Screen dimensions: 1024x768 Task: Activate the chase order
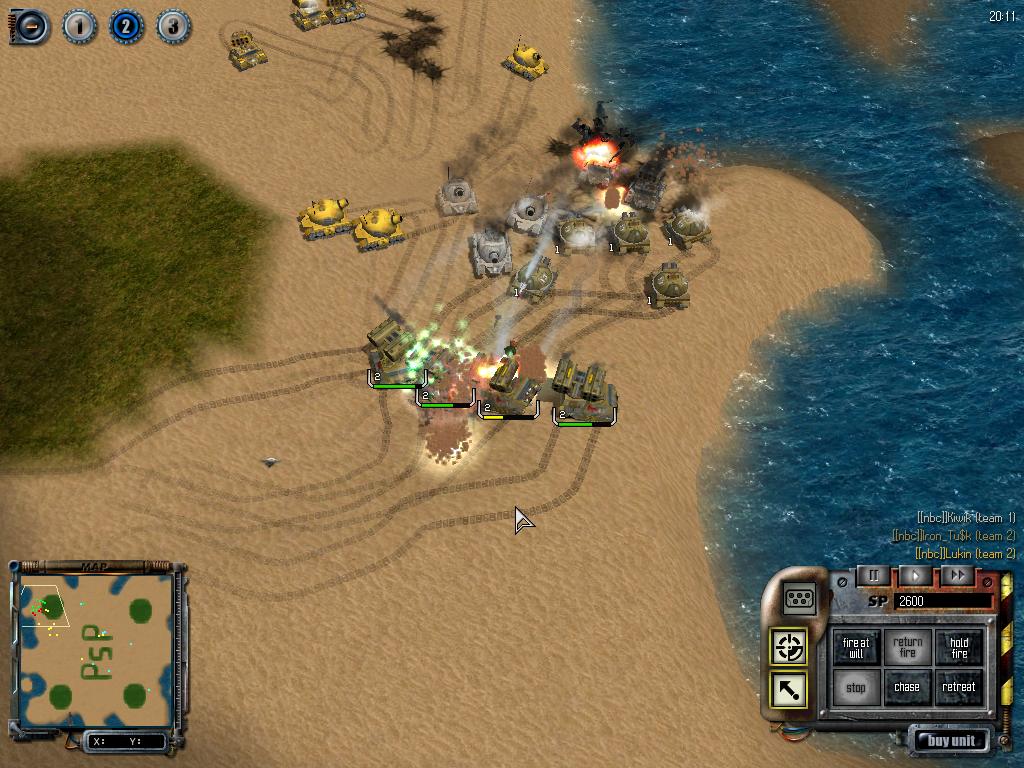pos(908,688)
